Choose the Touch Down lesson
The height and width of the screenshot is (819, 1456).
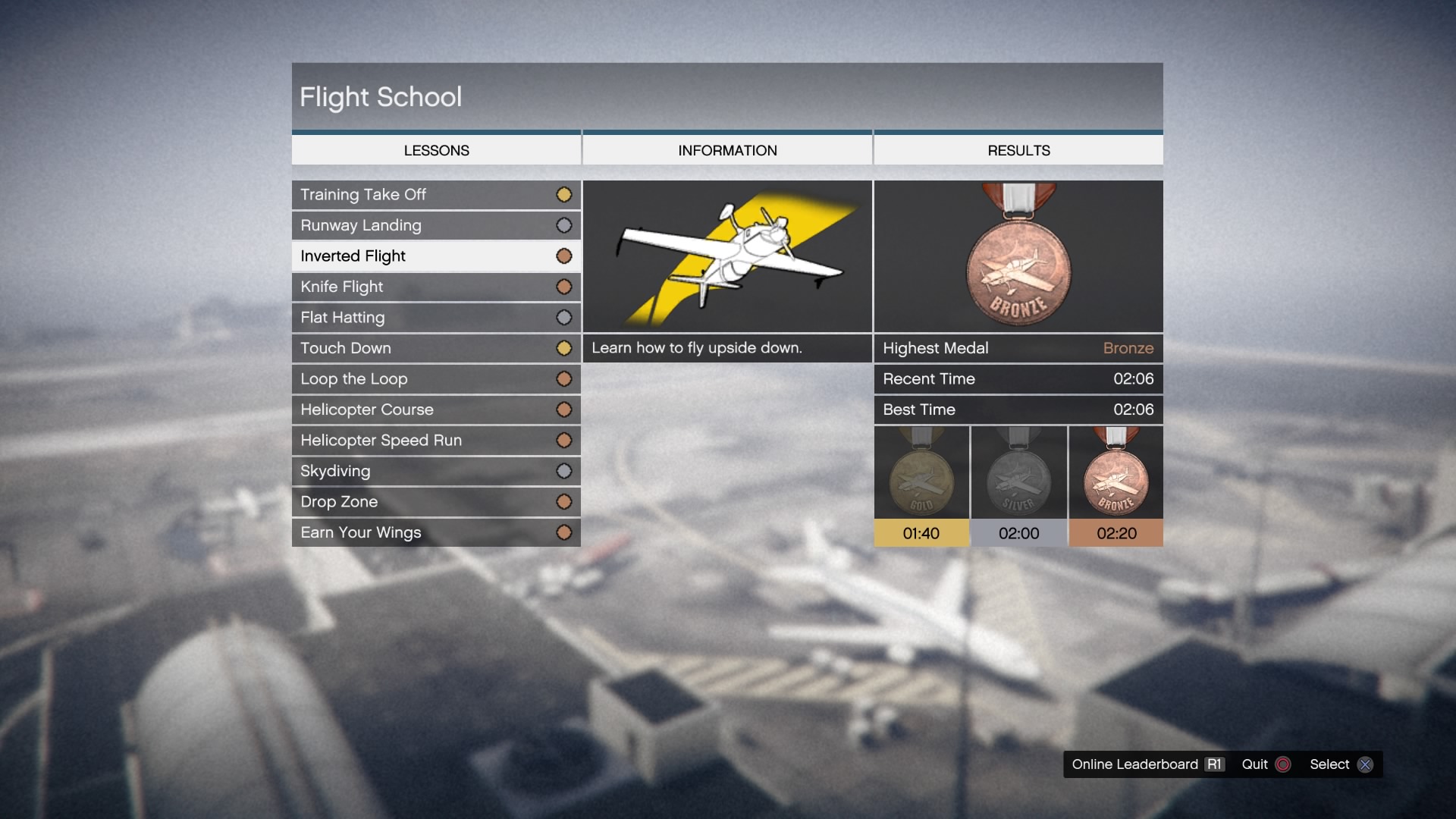click(436, 348)
